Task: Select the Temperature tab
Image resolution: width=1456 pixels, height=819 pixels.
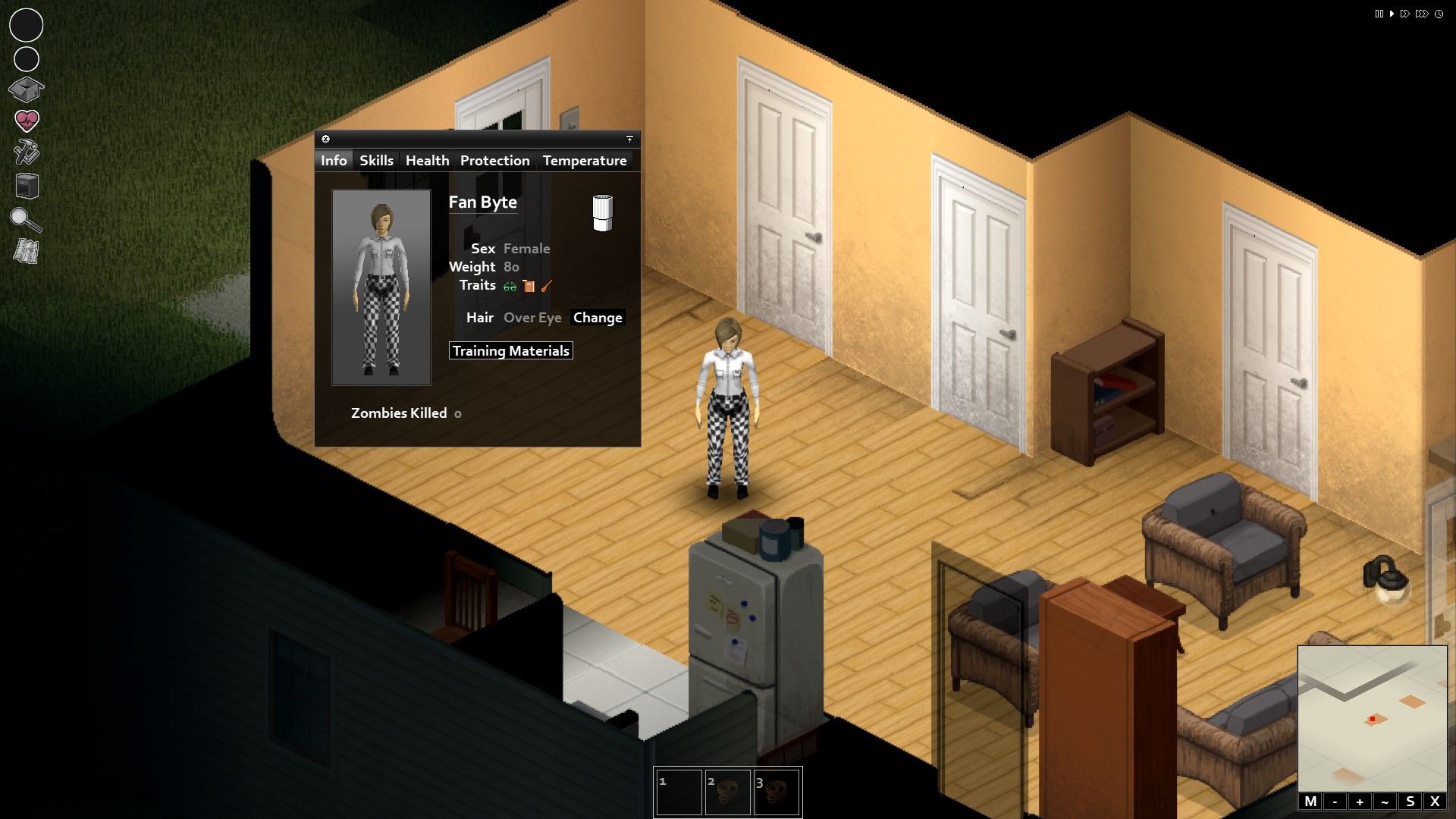Action: [x=584, y=161]
